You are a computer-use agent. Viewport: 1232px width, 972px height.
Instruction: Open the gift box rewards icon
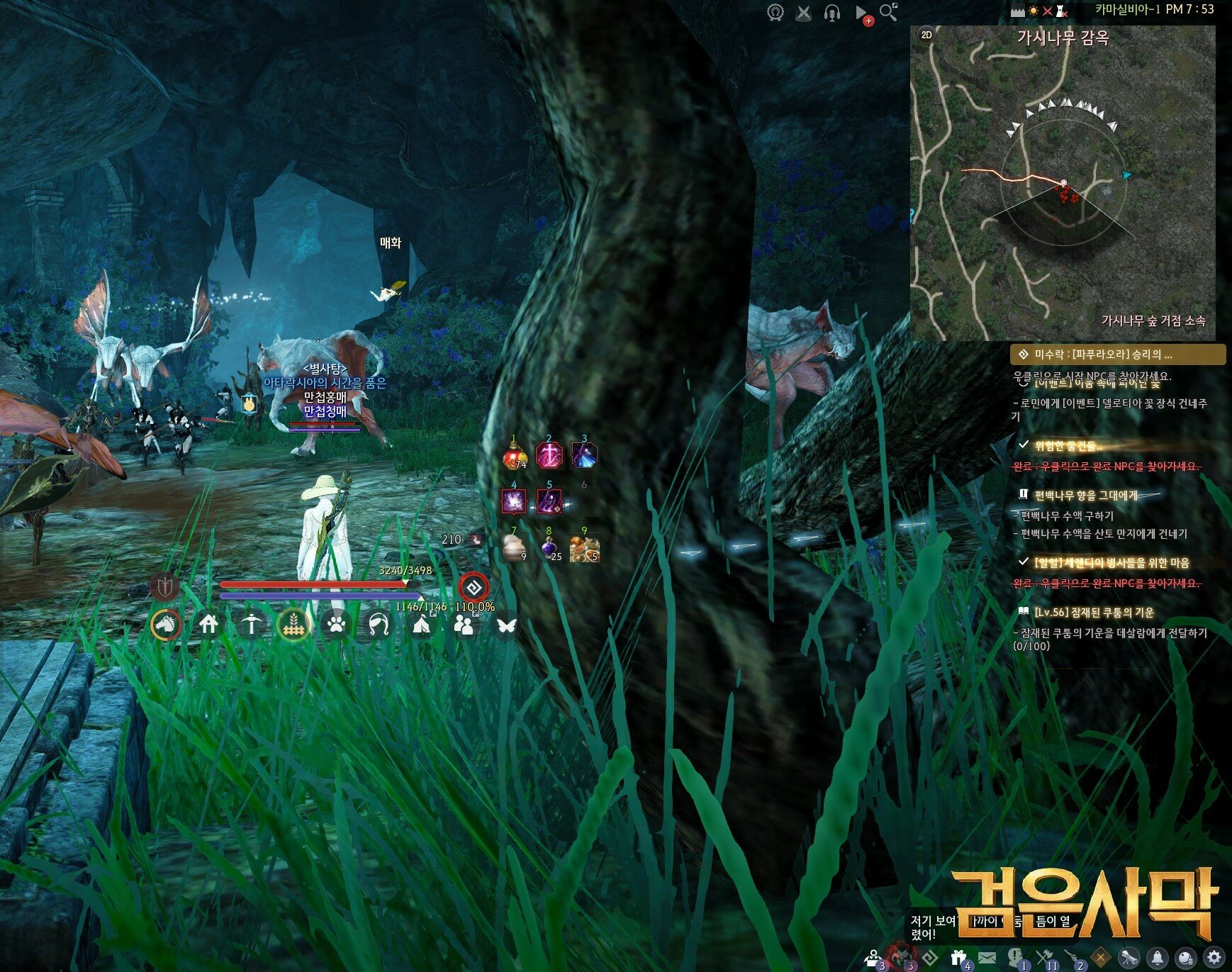(x=958, y=957)
